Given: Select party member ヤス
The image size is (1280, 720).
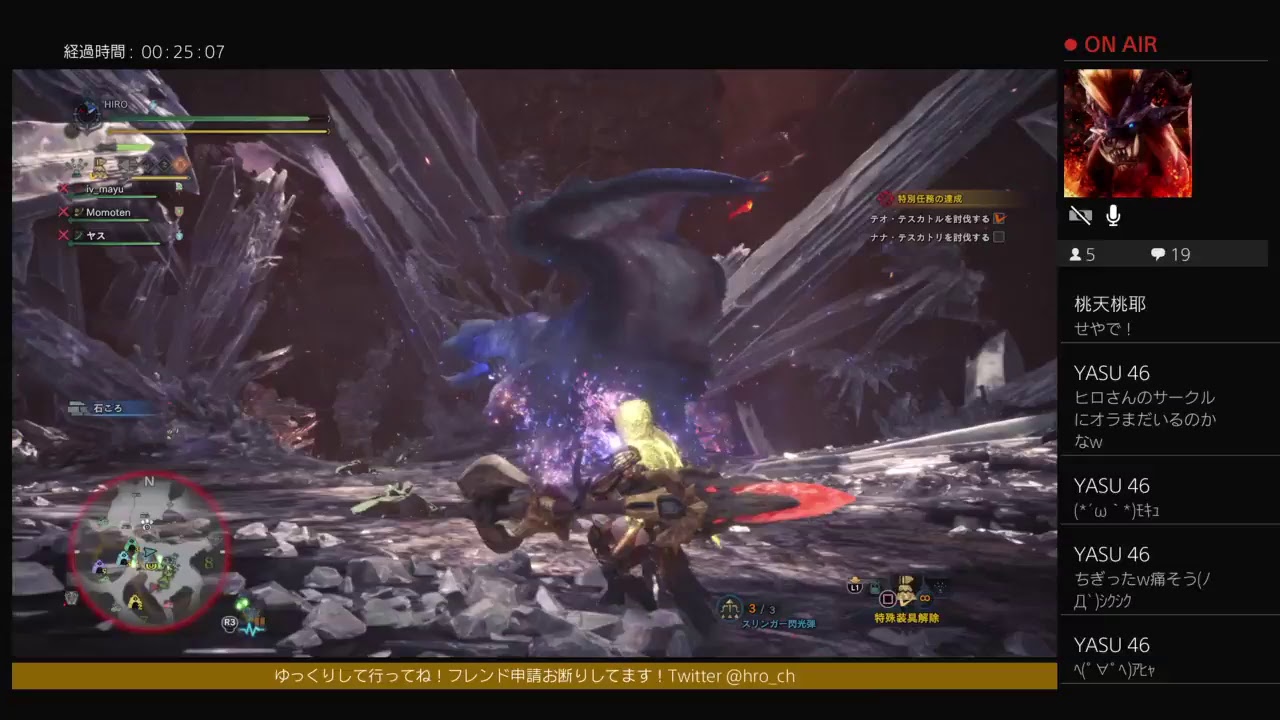Looking at the screenshot, I should coord(96,235).
